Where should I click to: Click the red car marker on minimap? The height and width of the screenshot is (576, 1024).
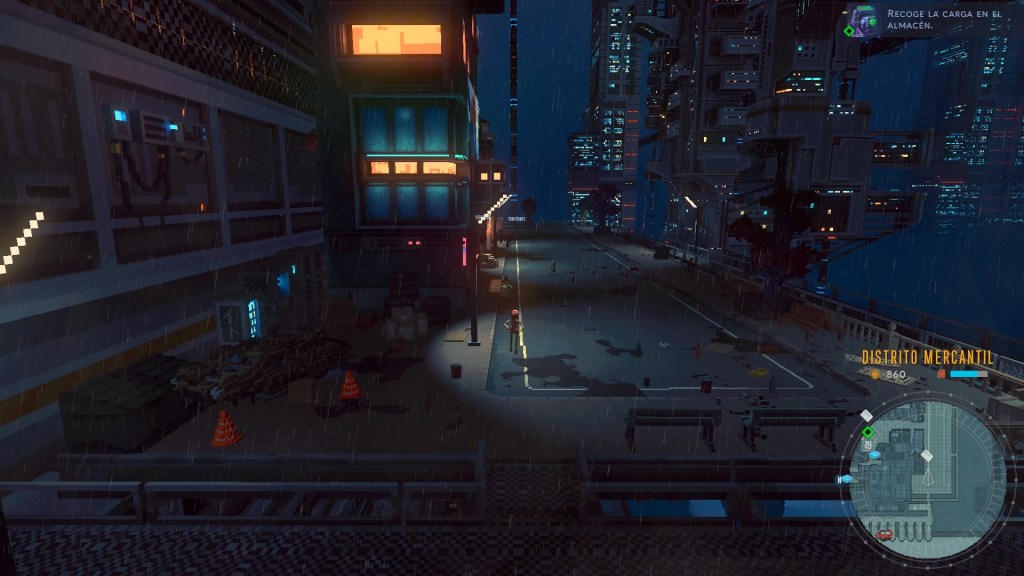click(x=884, y=534)
